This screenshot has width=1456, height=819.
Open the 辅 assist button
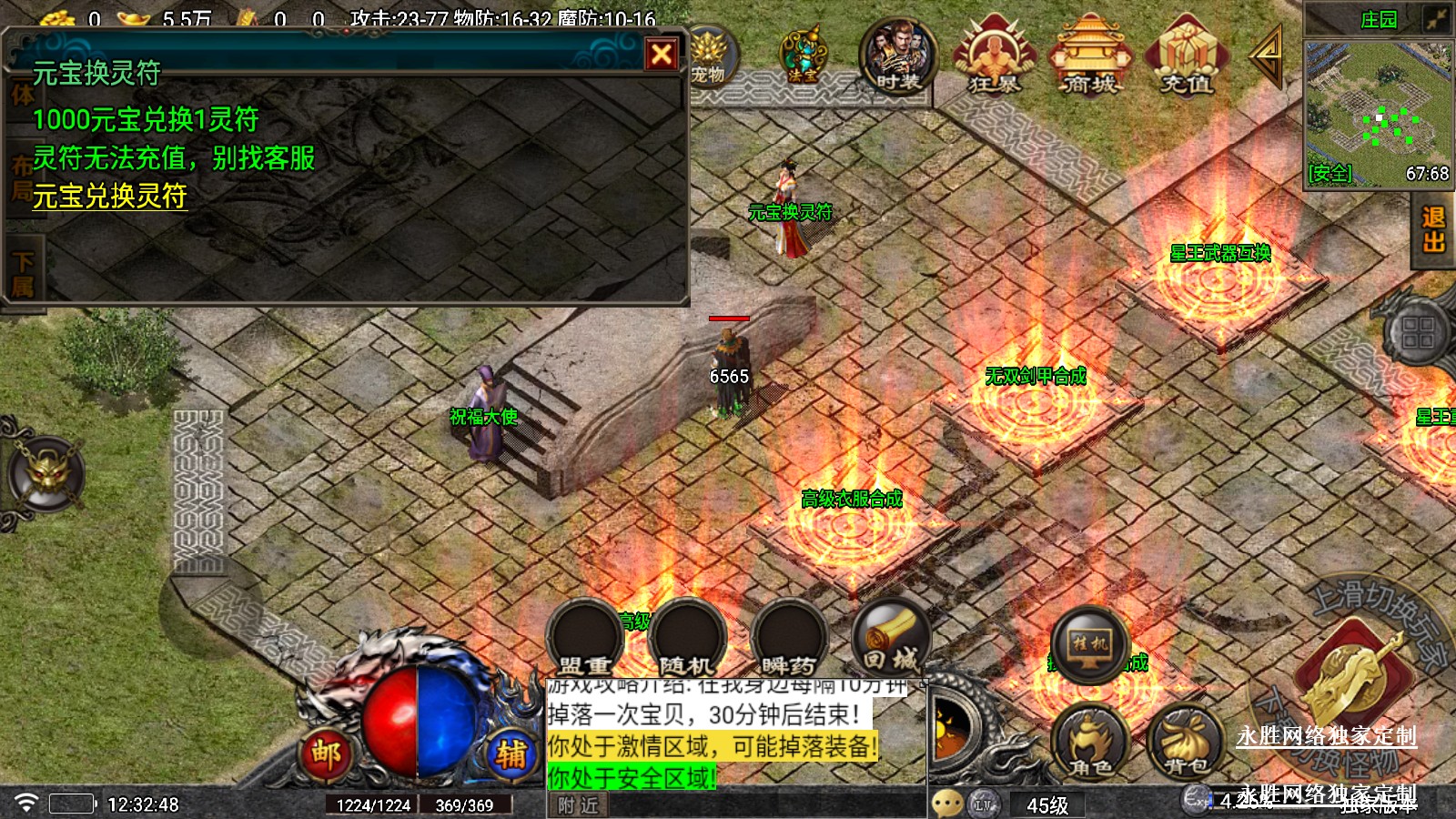click(511, 754)
